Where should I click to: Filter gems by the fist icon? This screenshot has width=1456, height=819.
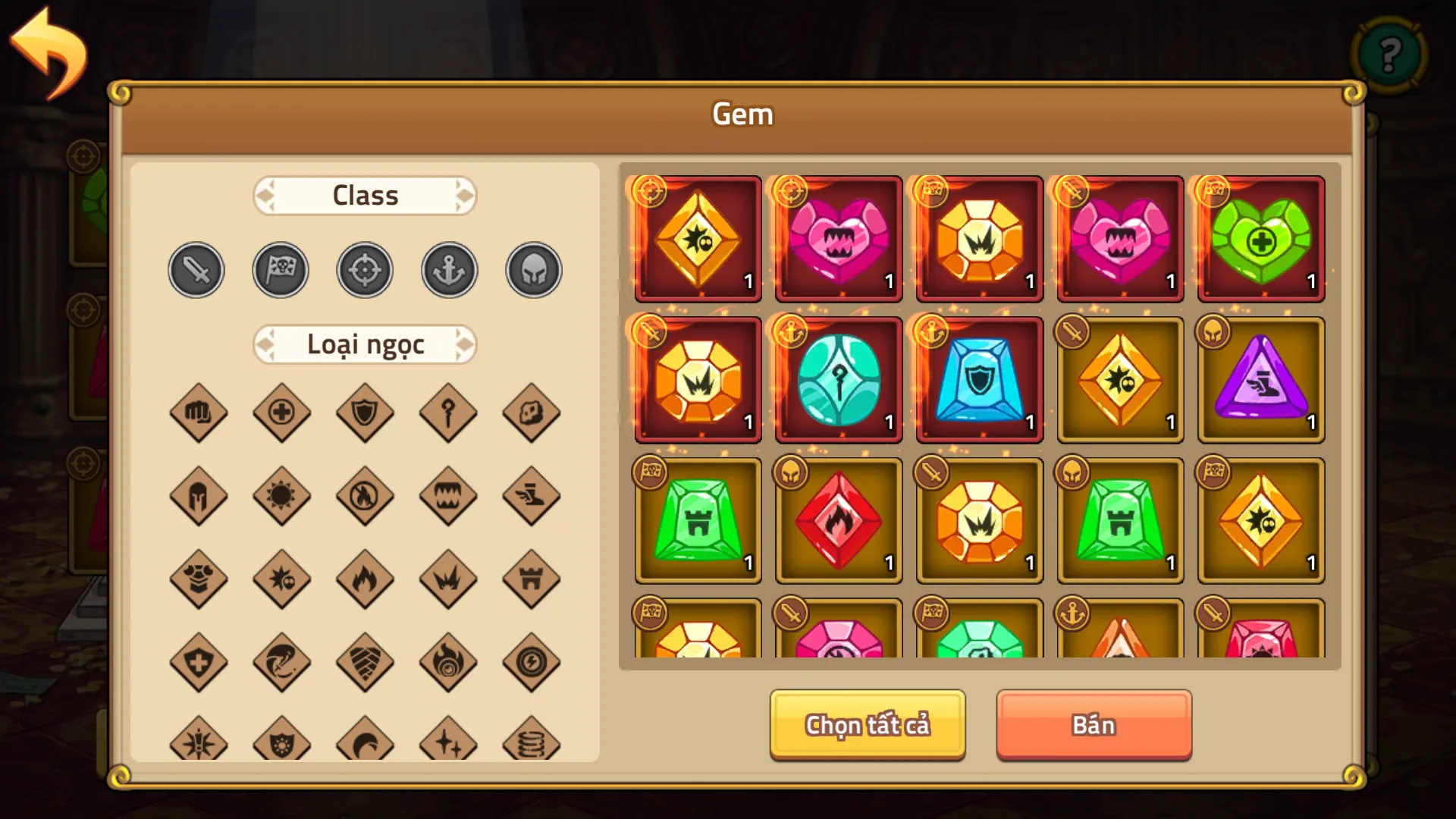tap(199, 413)
